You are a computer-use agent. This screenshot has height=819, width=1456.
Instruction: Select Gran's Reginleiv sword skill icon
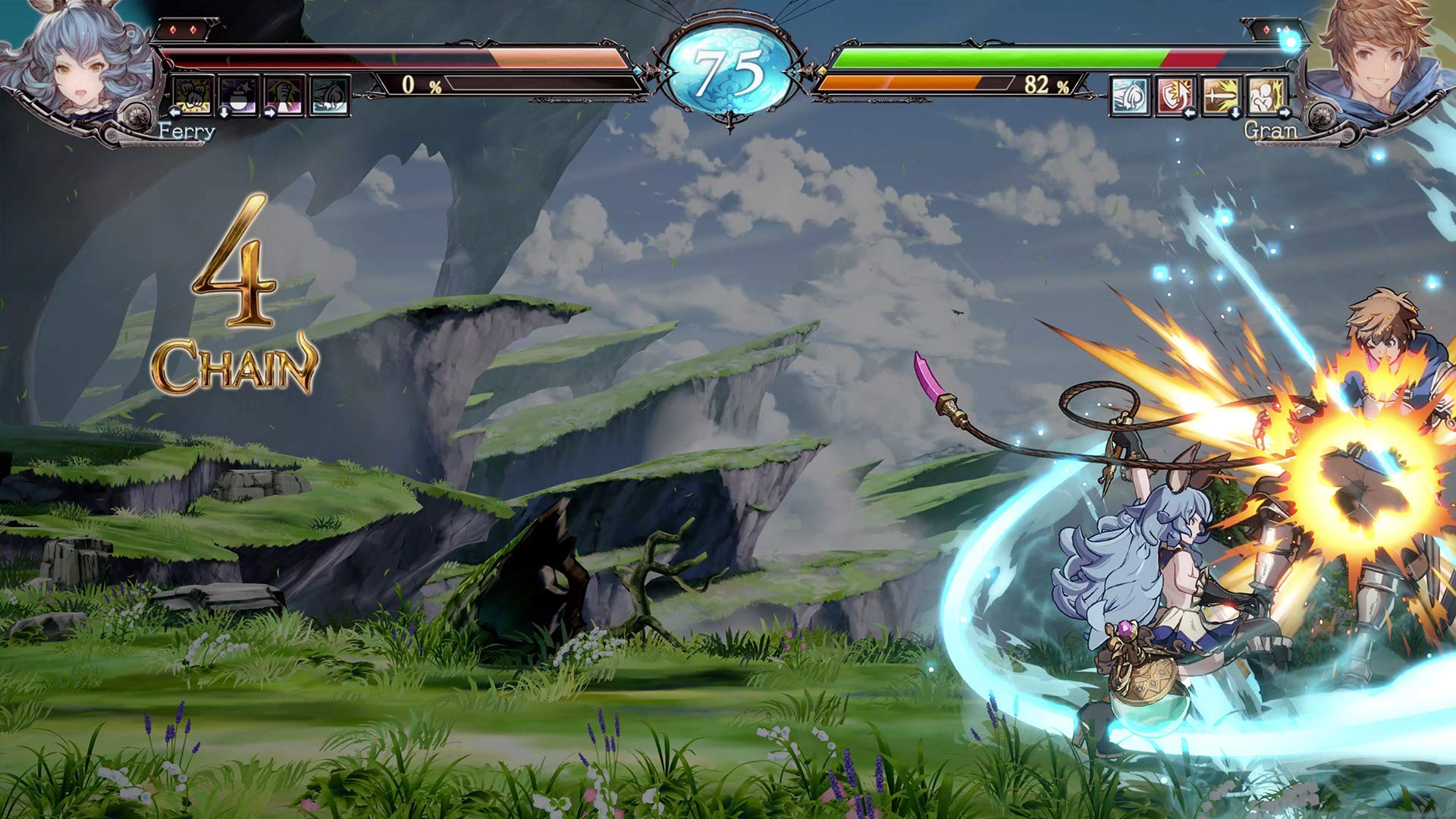[x=1220, y=96]
